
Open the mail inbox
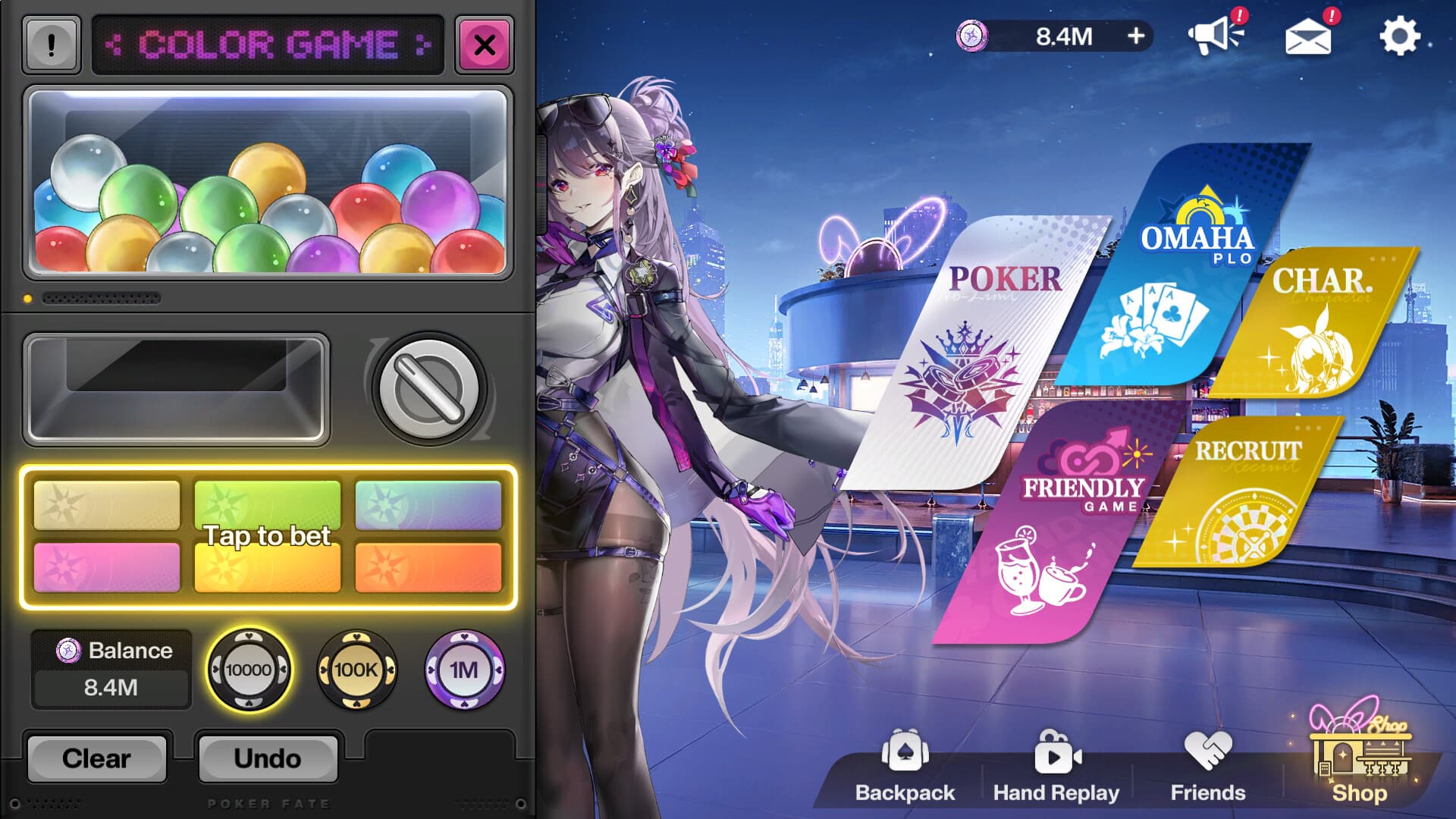click(x=1308, y=38)
